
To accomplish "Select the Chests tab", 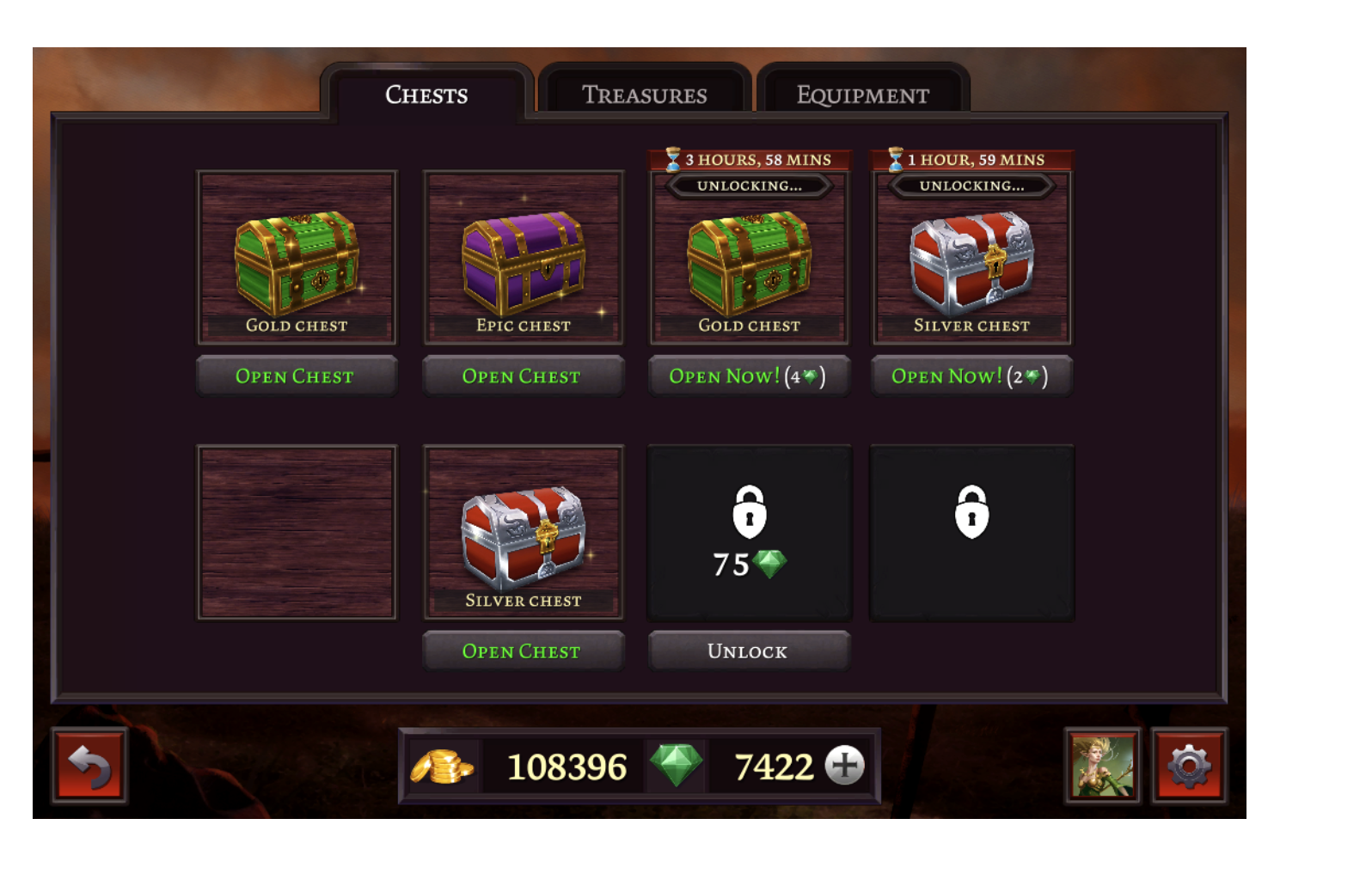I will point(426,95).
